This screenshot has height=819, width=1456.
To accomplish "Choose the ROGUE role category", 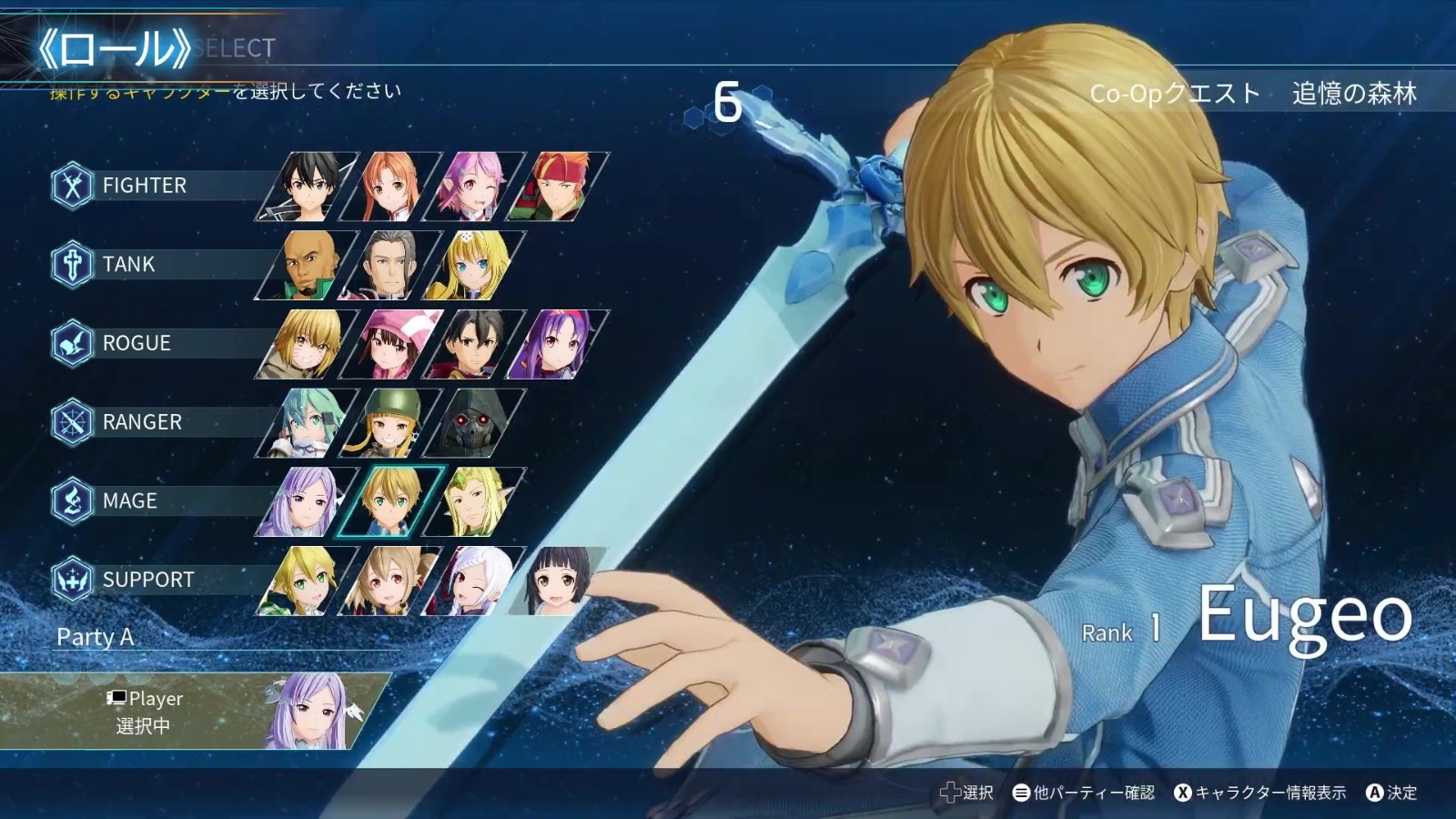I will [136, 344].
